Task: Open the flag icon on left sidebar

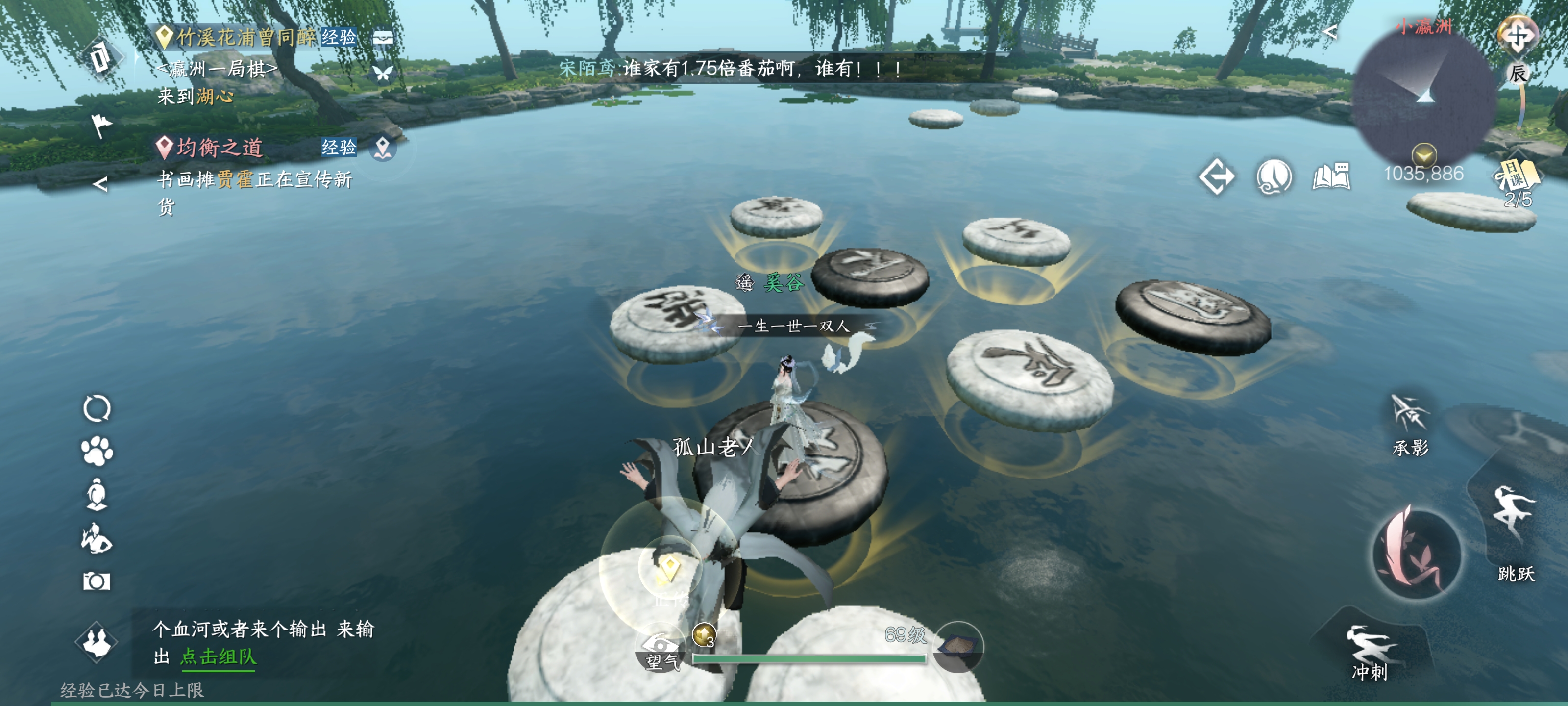Action: pyautogui.click(x=101, y=126)
